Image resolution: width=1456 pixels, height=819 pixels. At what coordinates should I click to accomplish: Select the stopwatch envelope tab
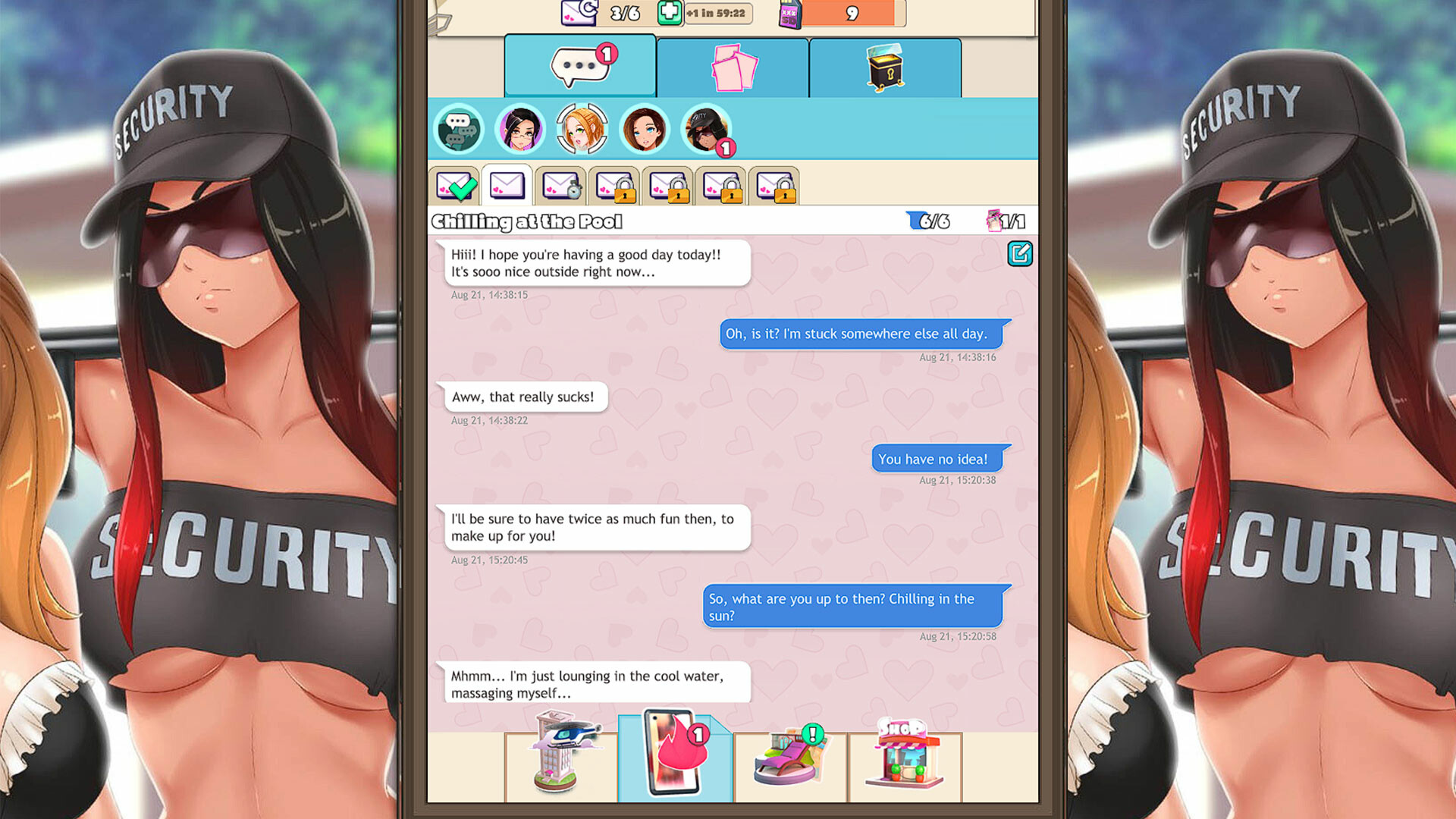tap(561, 187)
